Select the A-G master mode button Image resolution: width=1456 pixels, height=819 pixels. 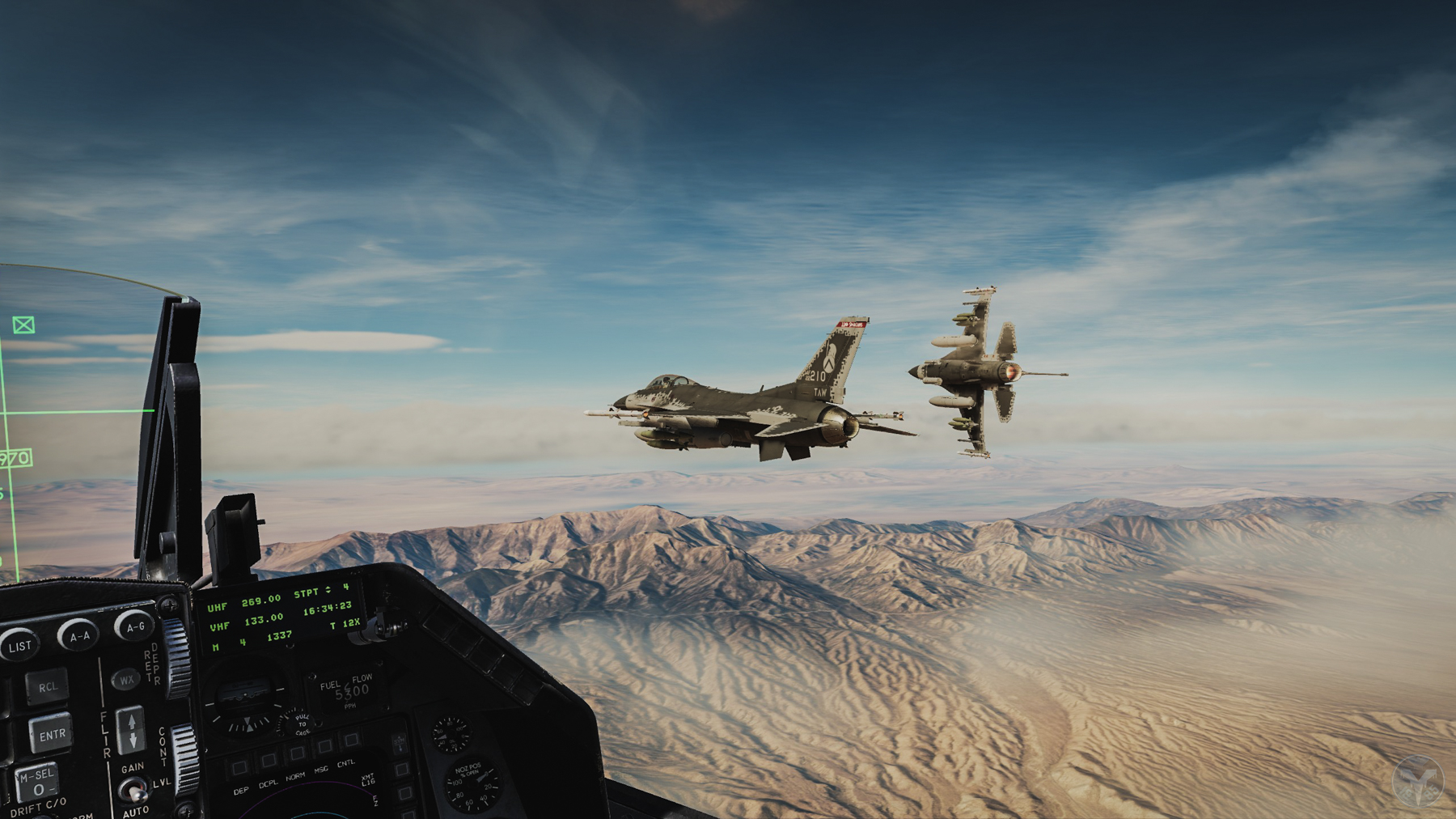(x=134, y=626)
